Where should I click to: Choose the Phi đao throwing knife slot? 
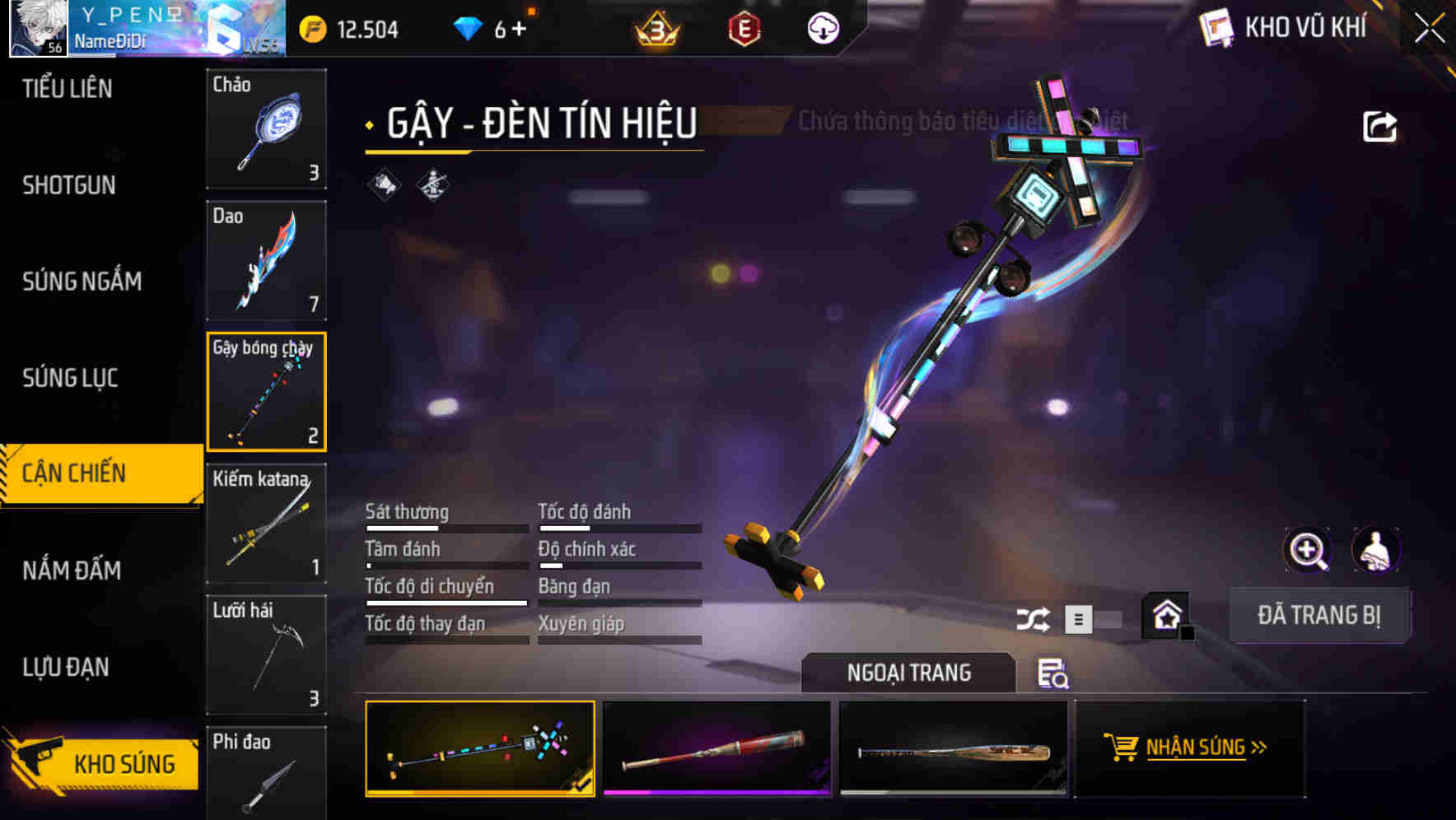pos(266,774)
